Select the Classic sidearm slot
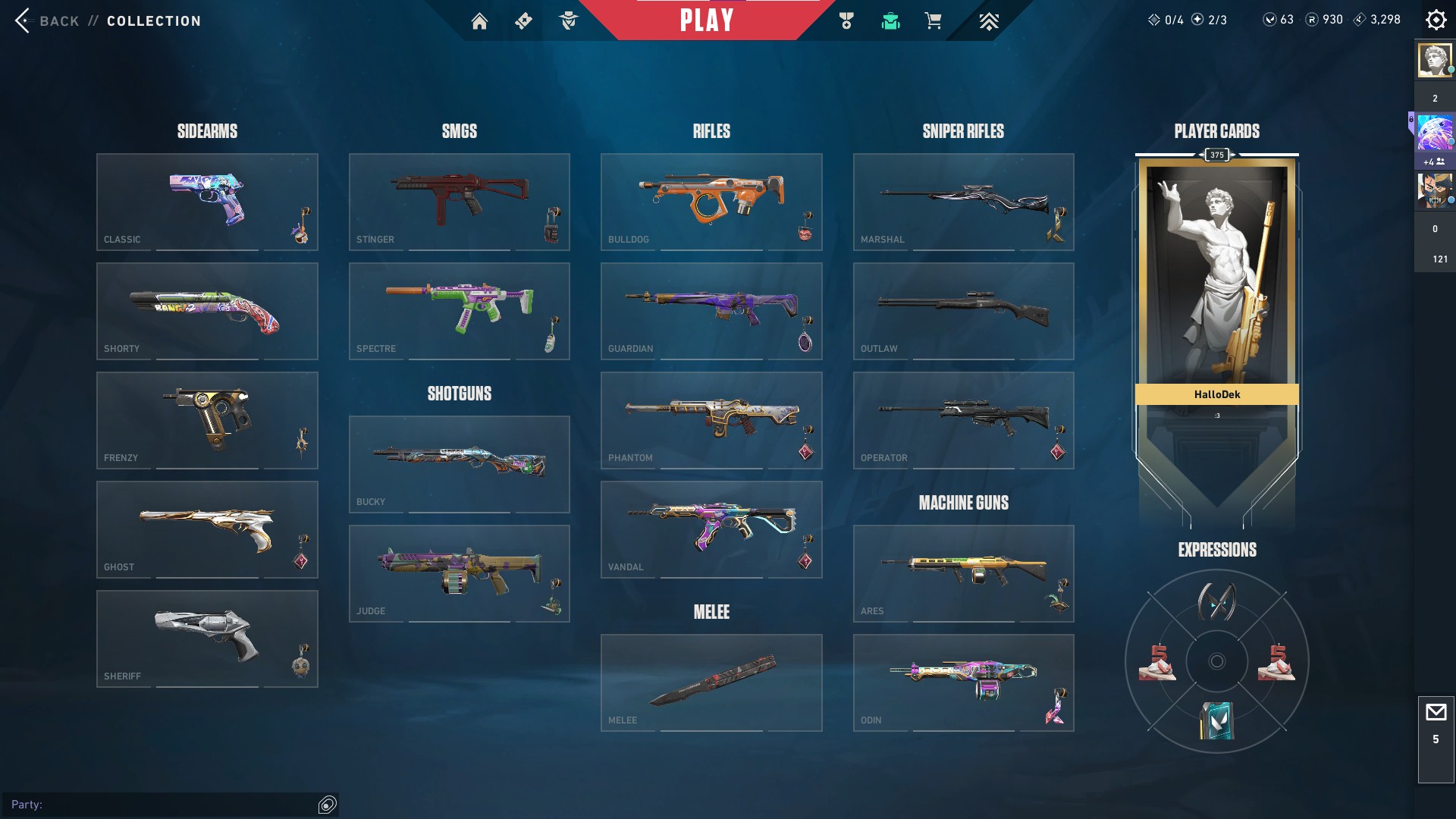The image size is (1456, 819). 206,202
